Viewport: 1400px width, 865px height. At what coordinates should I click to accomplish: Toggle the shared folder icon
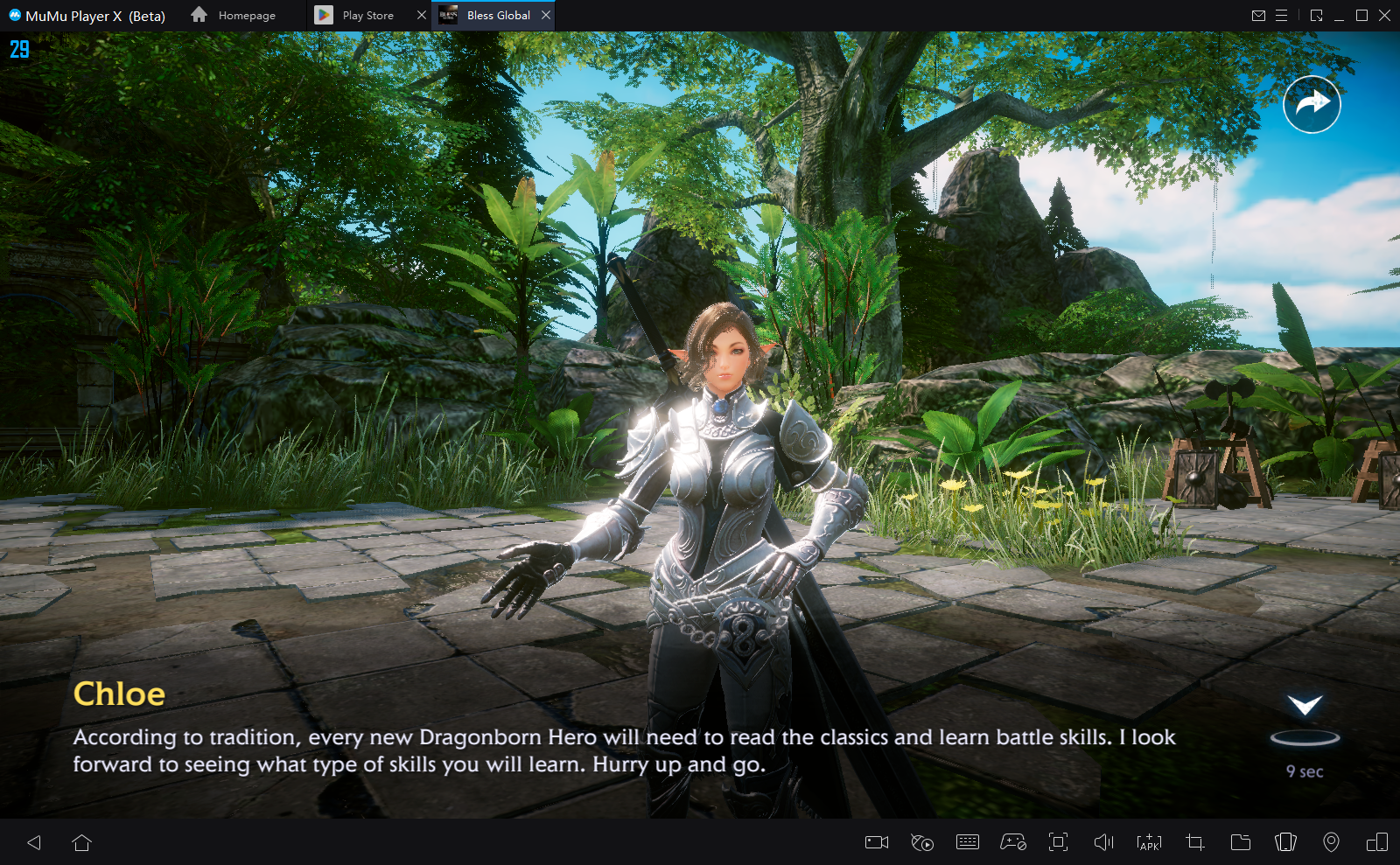1241,842
